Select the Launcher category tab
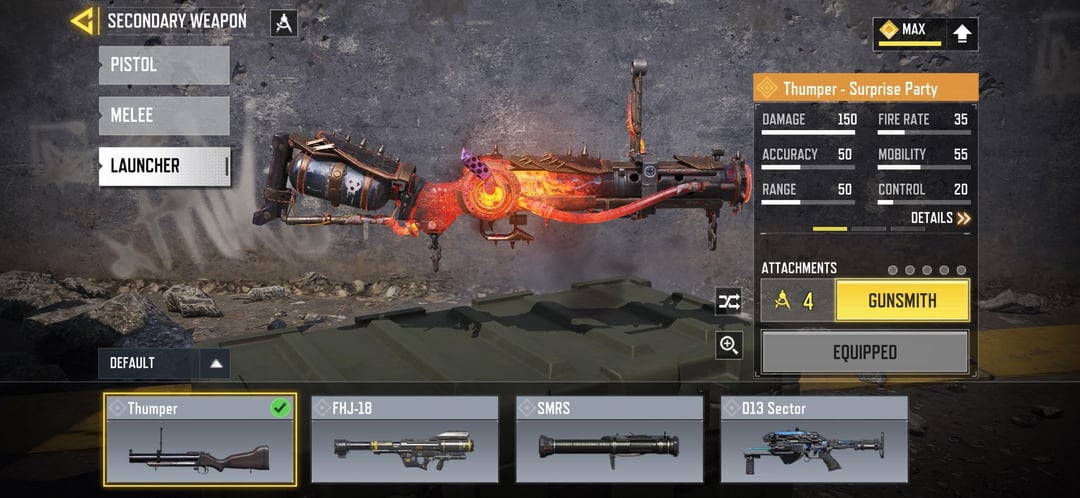 click(164, 166)
